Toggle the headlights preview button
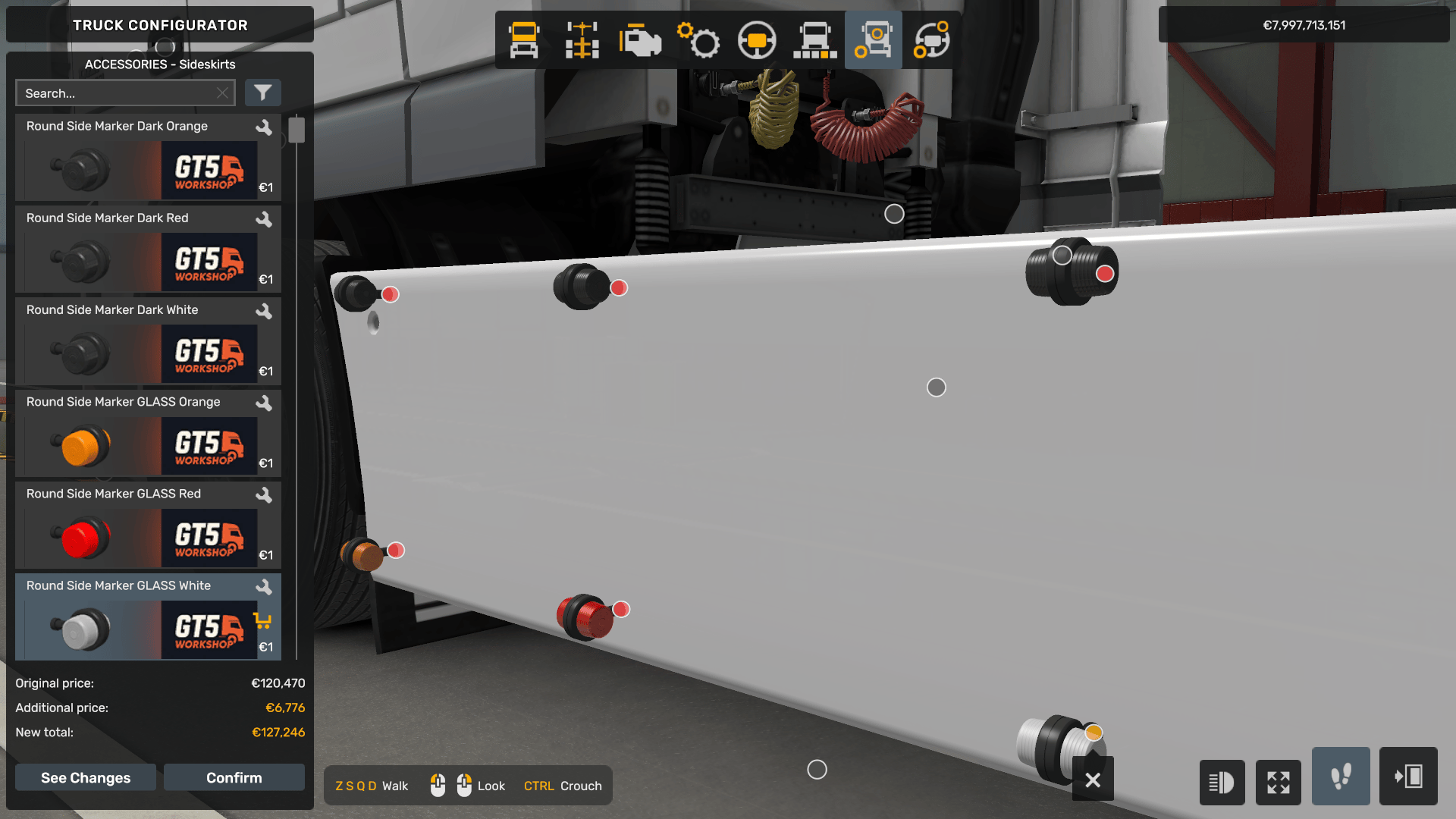The height and width of the screenshot is (819, 1456). pos(1222,782)
